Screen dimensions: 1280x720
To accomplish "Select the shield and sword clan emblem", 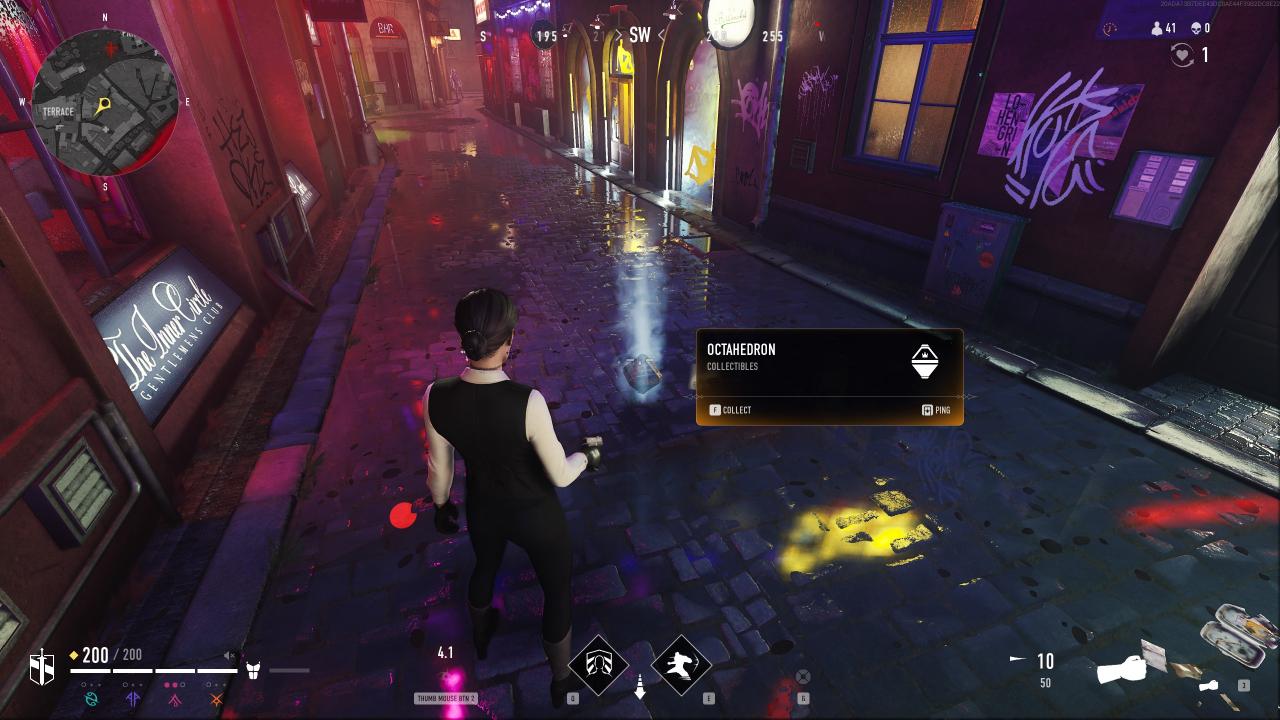I will coord(42,667).
